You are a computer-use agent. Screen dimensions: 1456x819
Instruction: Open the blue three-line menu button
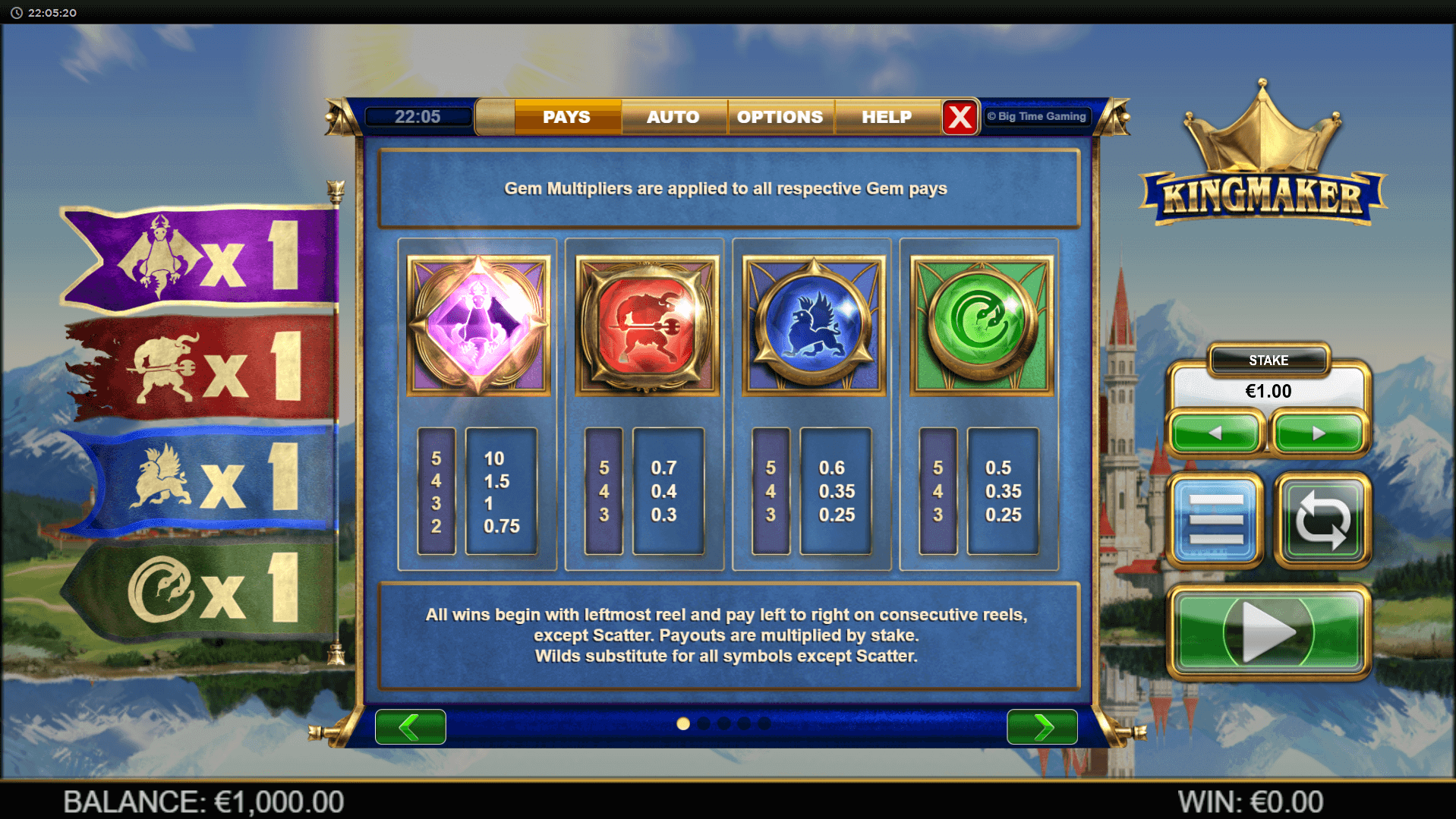1215,520
